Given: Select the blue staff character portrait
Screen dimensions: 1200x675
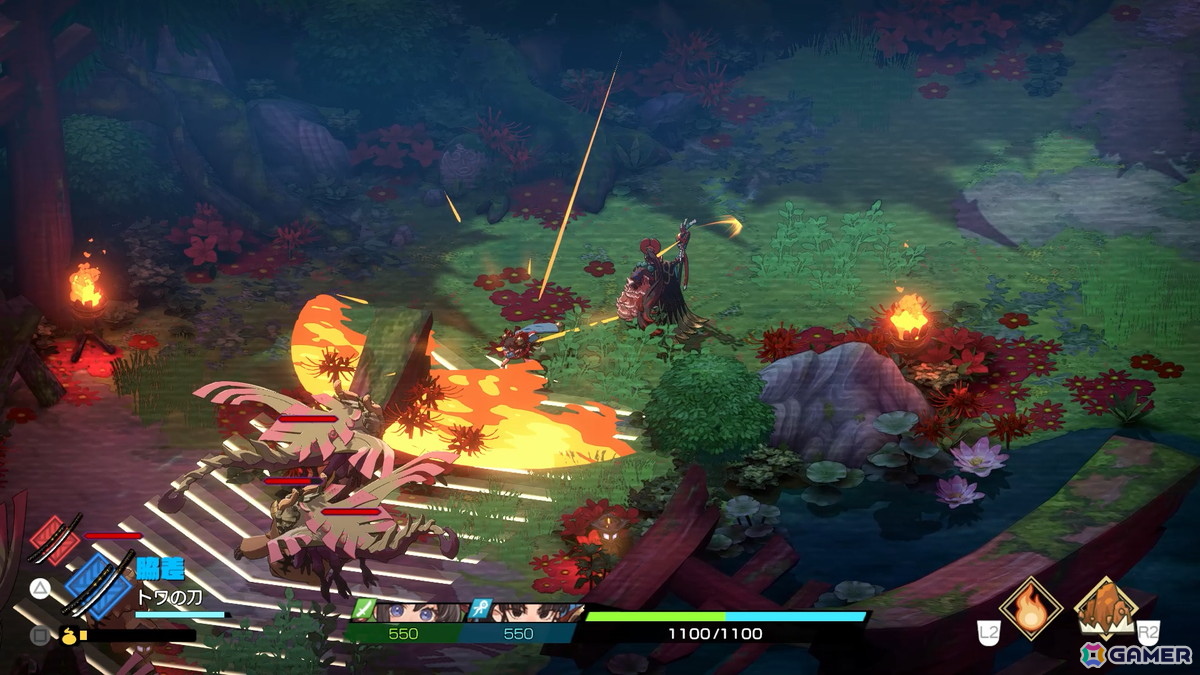Looking at the screenshot, I should [523, 613].
